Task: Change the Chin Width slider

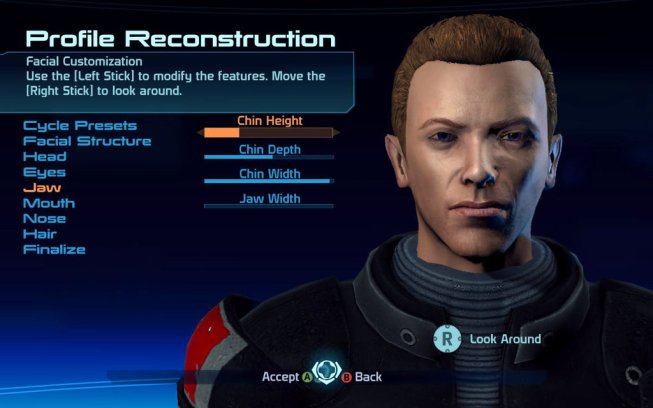Action: [269, 181]
